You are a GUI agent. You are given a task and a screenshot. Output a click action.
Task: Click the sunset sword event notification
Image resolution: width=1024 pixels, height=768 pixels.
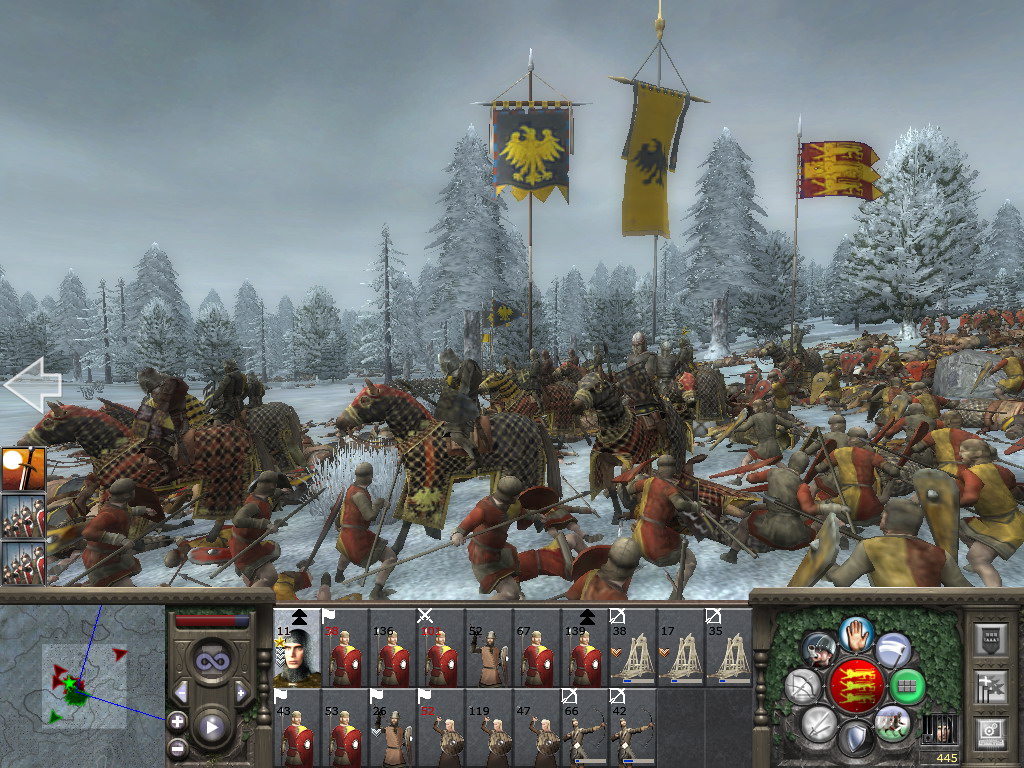(23, 469)
